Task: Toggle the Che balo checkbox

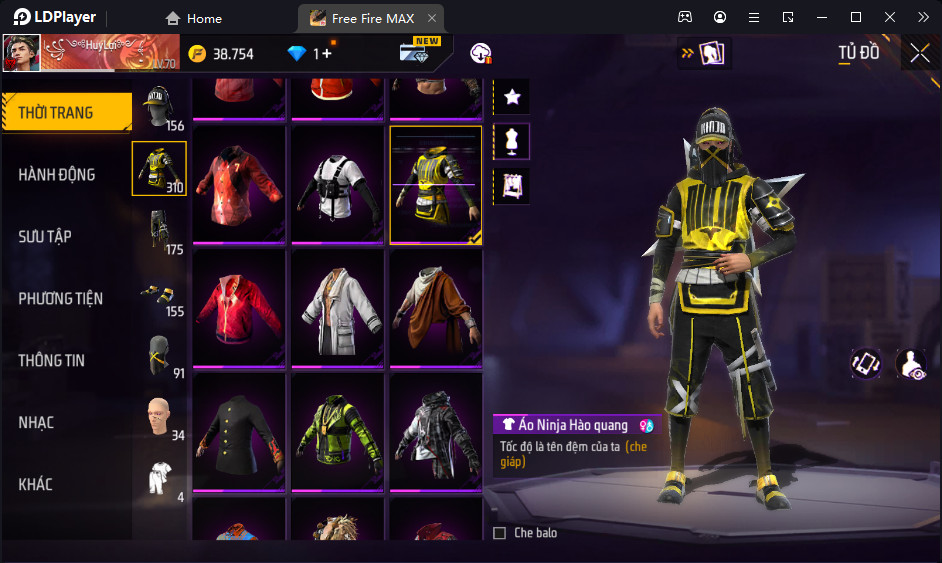Action: (x=500, y=533)
